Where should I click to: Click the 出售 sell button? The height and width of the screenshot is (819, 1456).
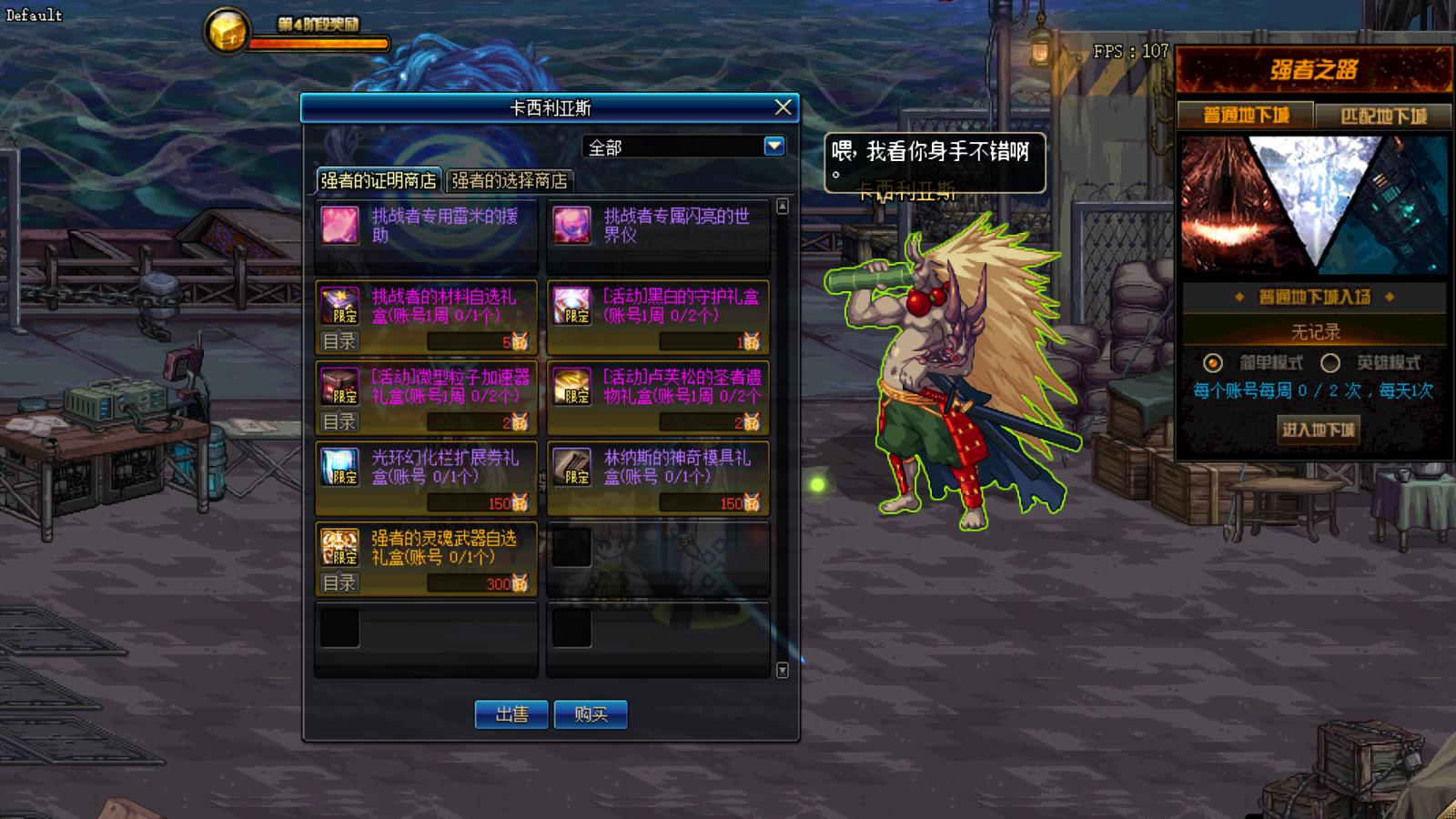tap(511, 714)
